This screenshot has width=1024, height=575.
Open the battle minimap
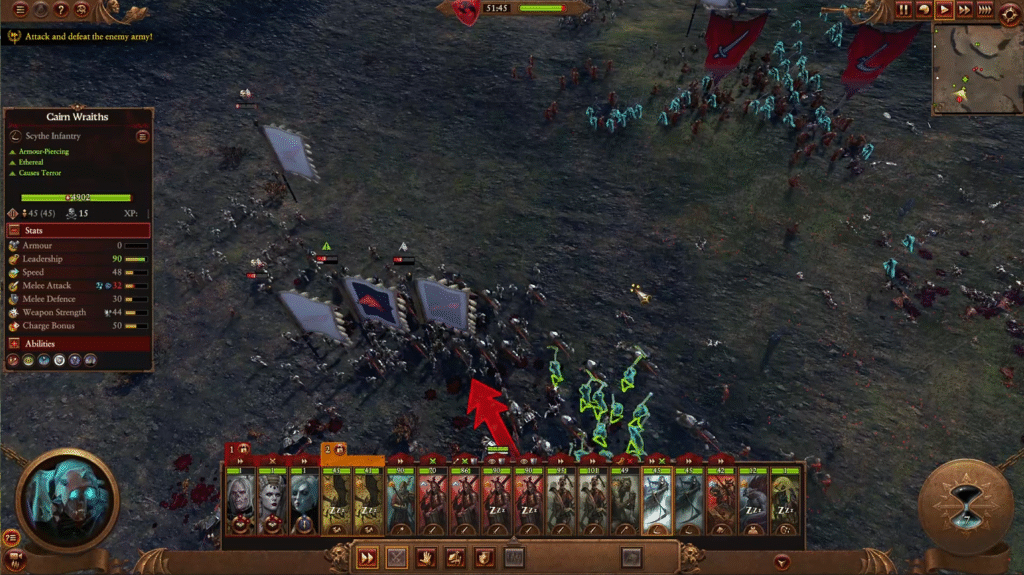976,68
